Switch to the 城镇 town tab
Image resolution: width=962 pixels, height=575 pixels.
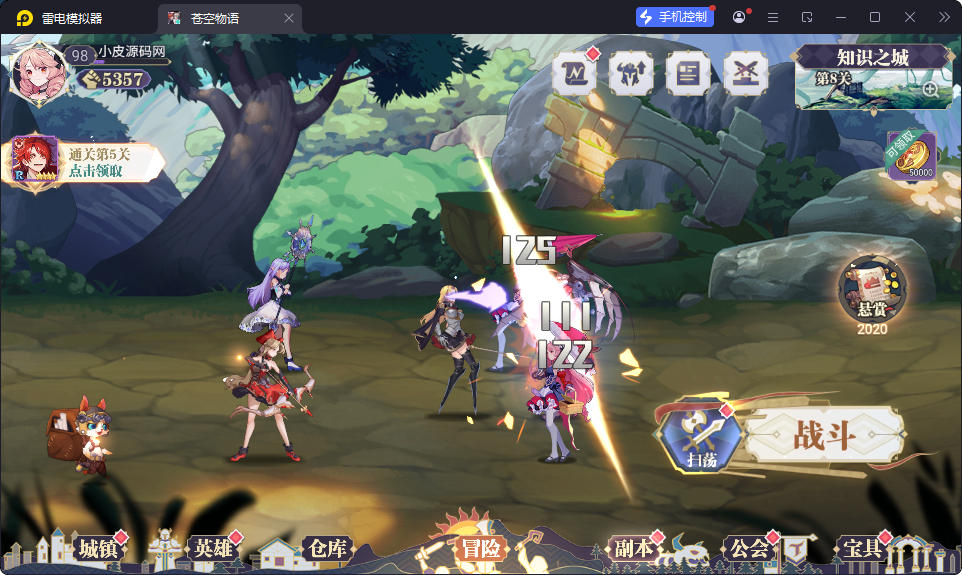coord(98,548)
